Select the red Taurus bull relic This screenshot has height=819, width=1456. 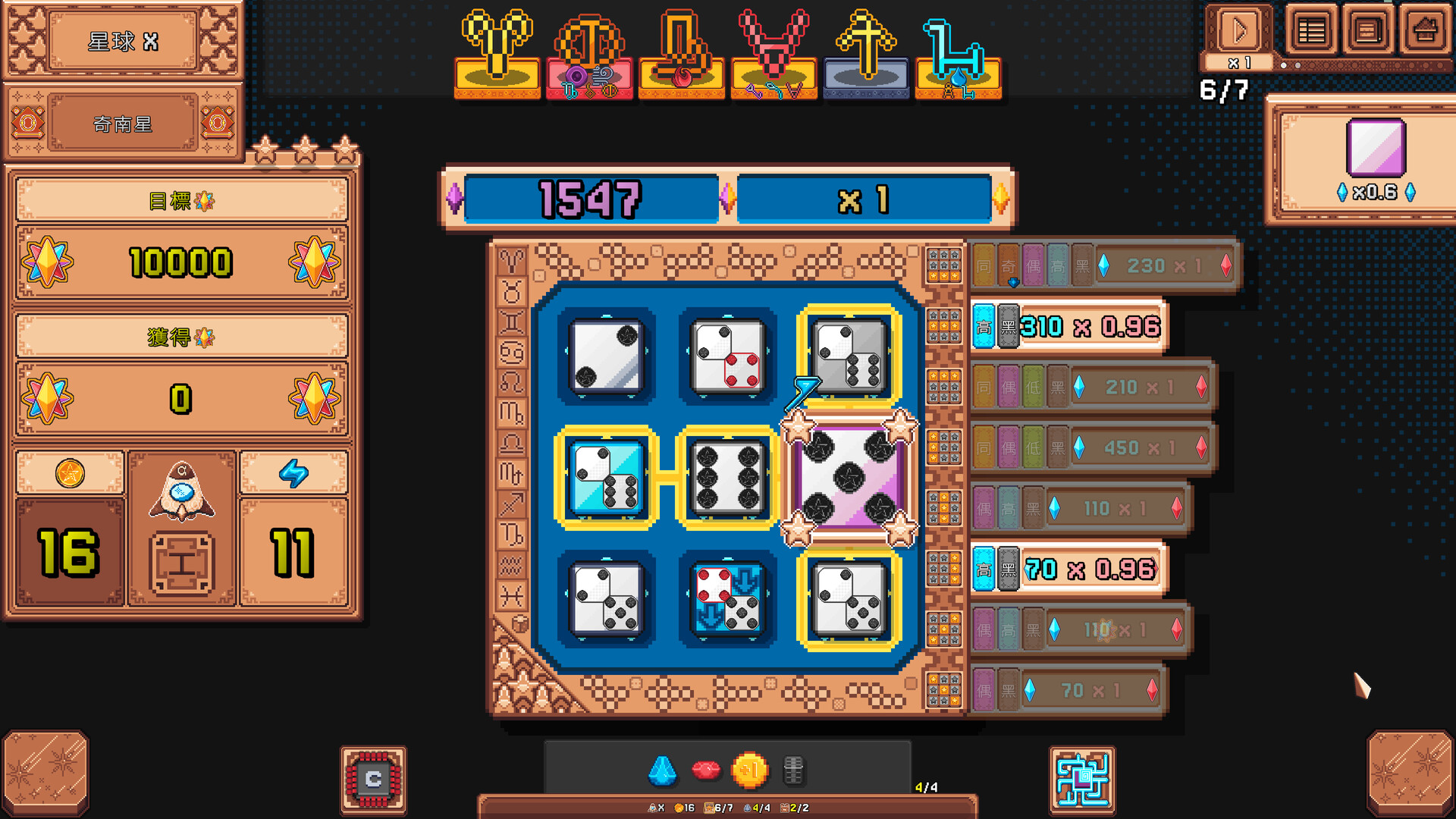pyautogui.click(x=773, y=55)
